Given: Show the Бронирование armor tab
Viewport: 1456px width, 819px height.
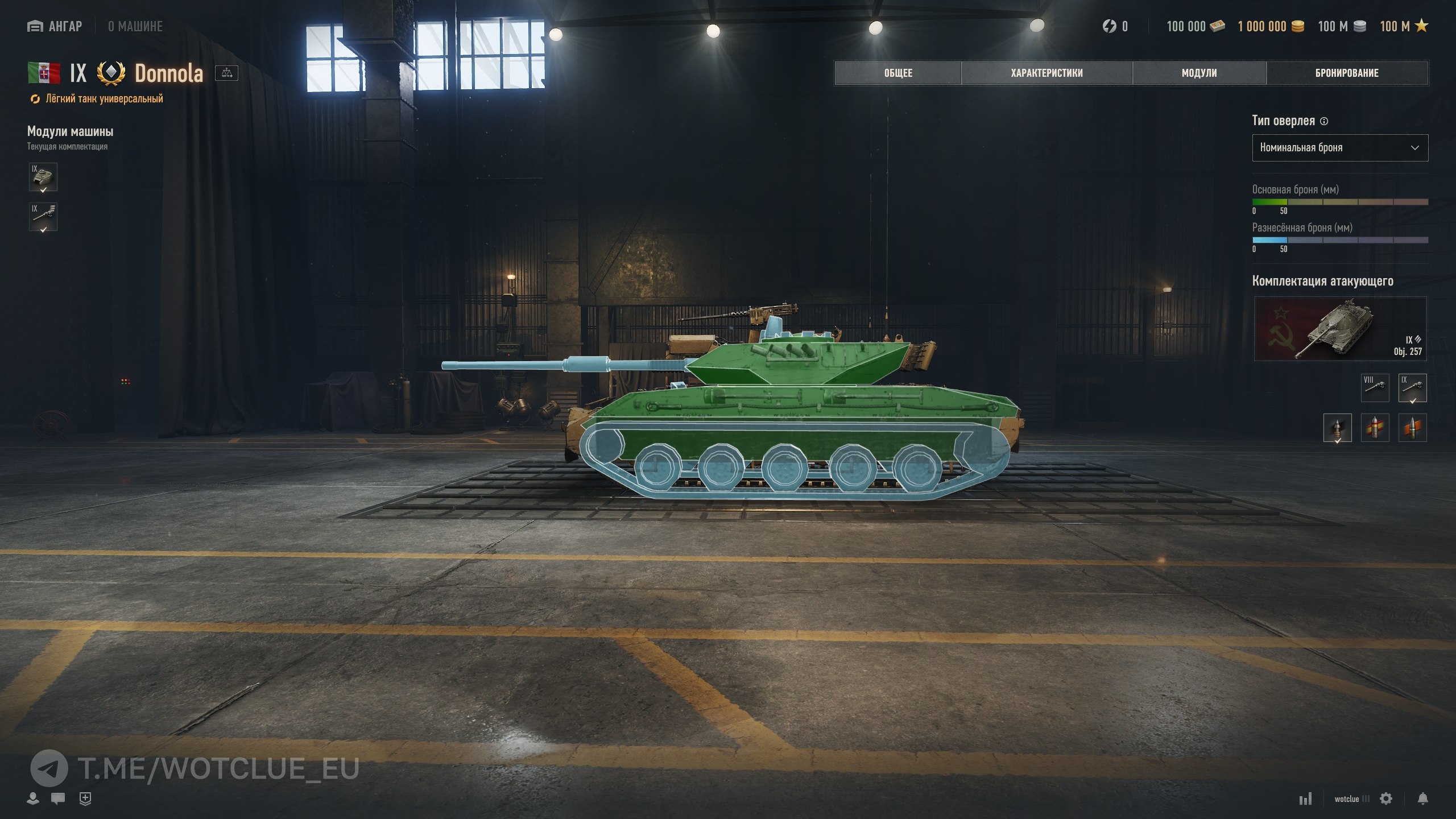Looking at the screenshot, I should pos(1347,73).
